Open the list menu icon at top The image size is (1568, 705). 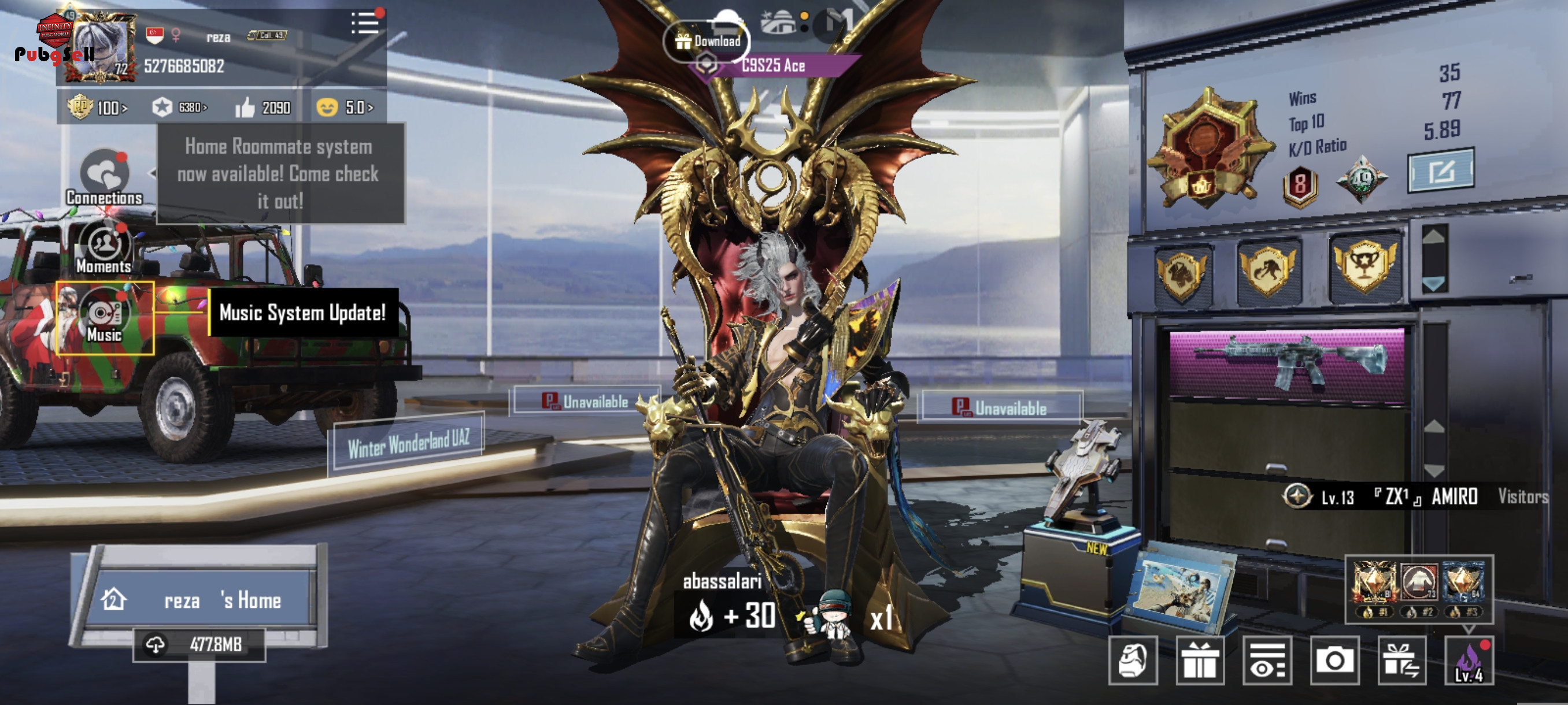pos(365,24)
